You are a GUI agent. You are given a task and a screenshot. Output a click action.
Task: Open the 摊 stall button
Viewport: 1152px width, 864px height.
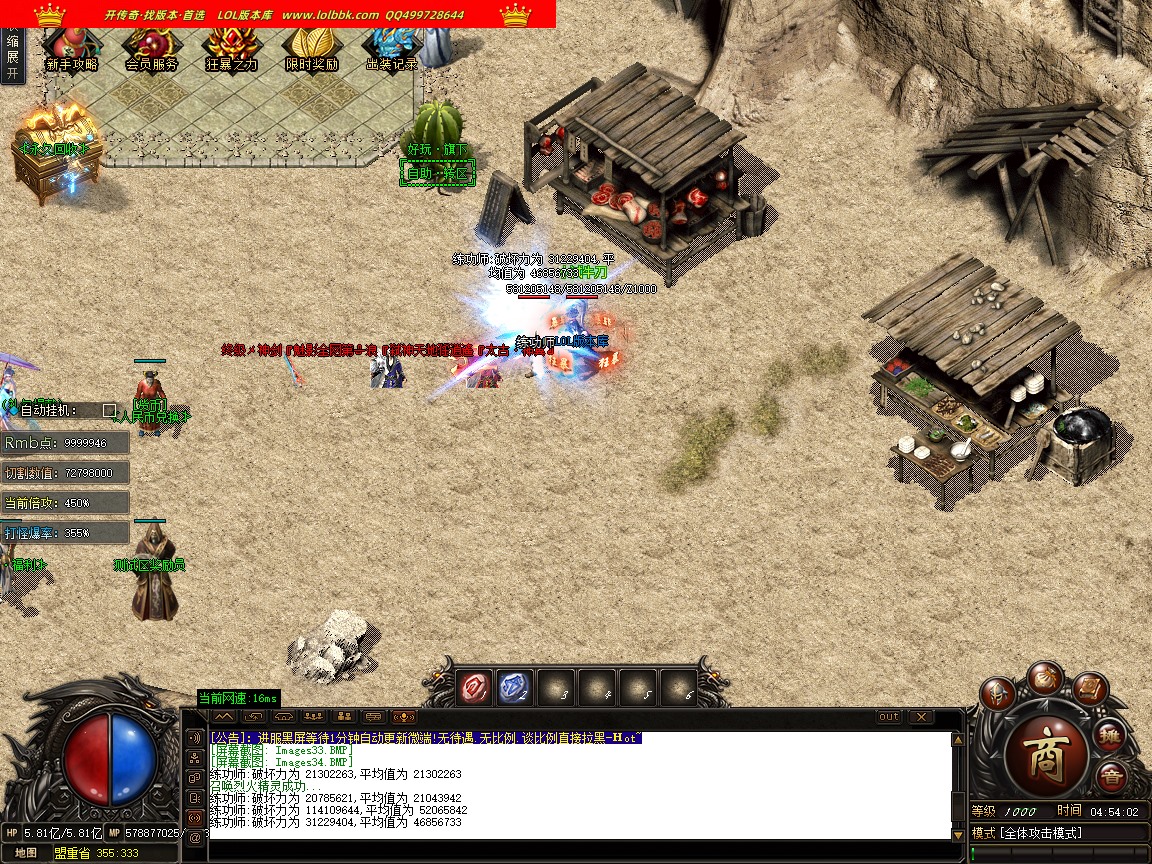[1111, 737]
